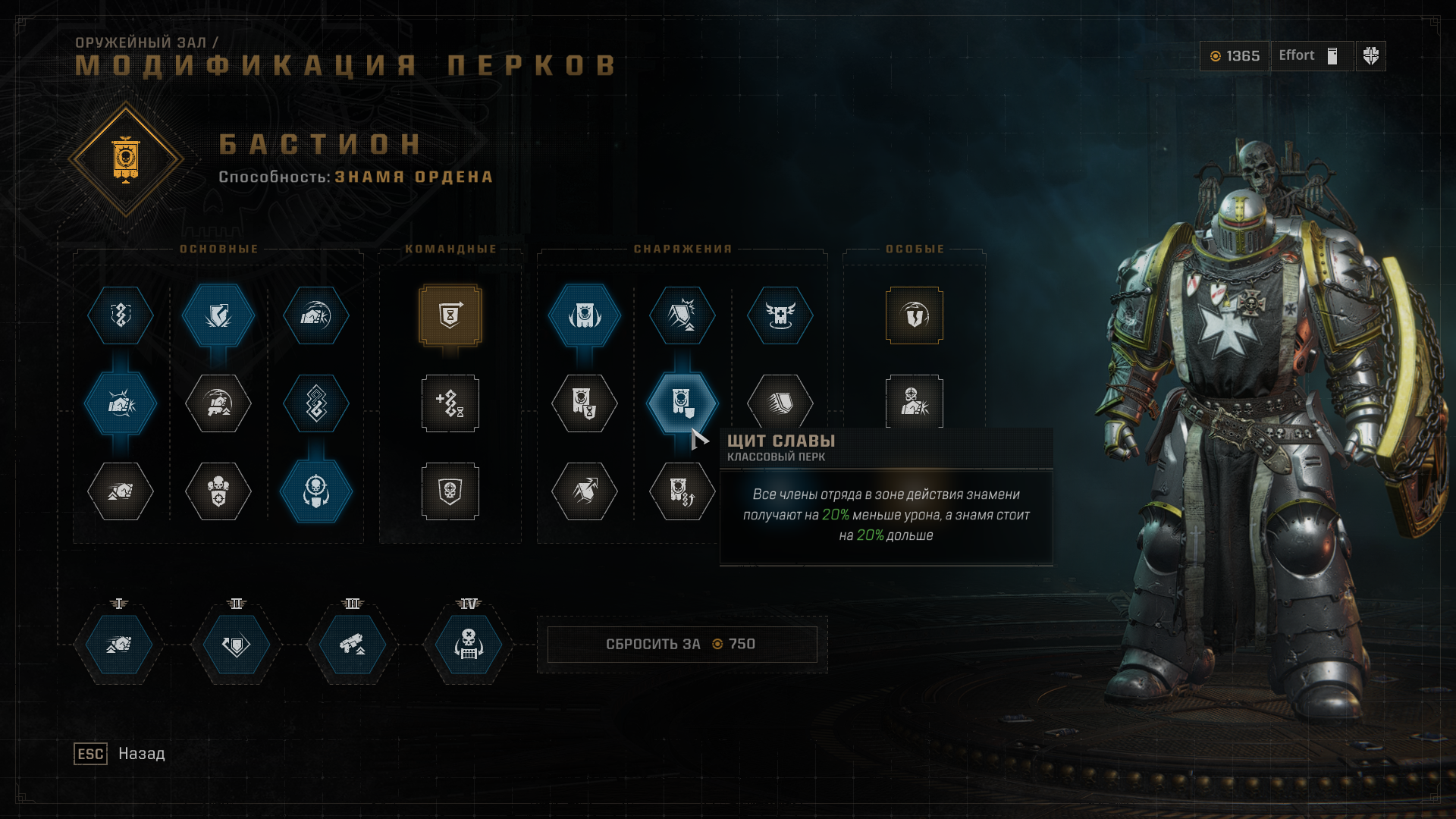
Task: Select the banner with upward arrow perk
Action: 682,491
